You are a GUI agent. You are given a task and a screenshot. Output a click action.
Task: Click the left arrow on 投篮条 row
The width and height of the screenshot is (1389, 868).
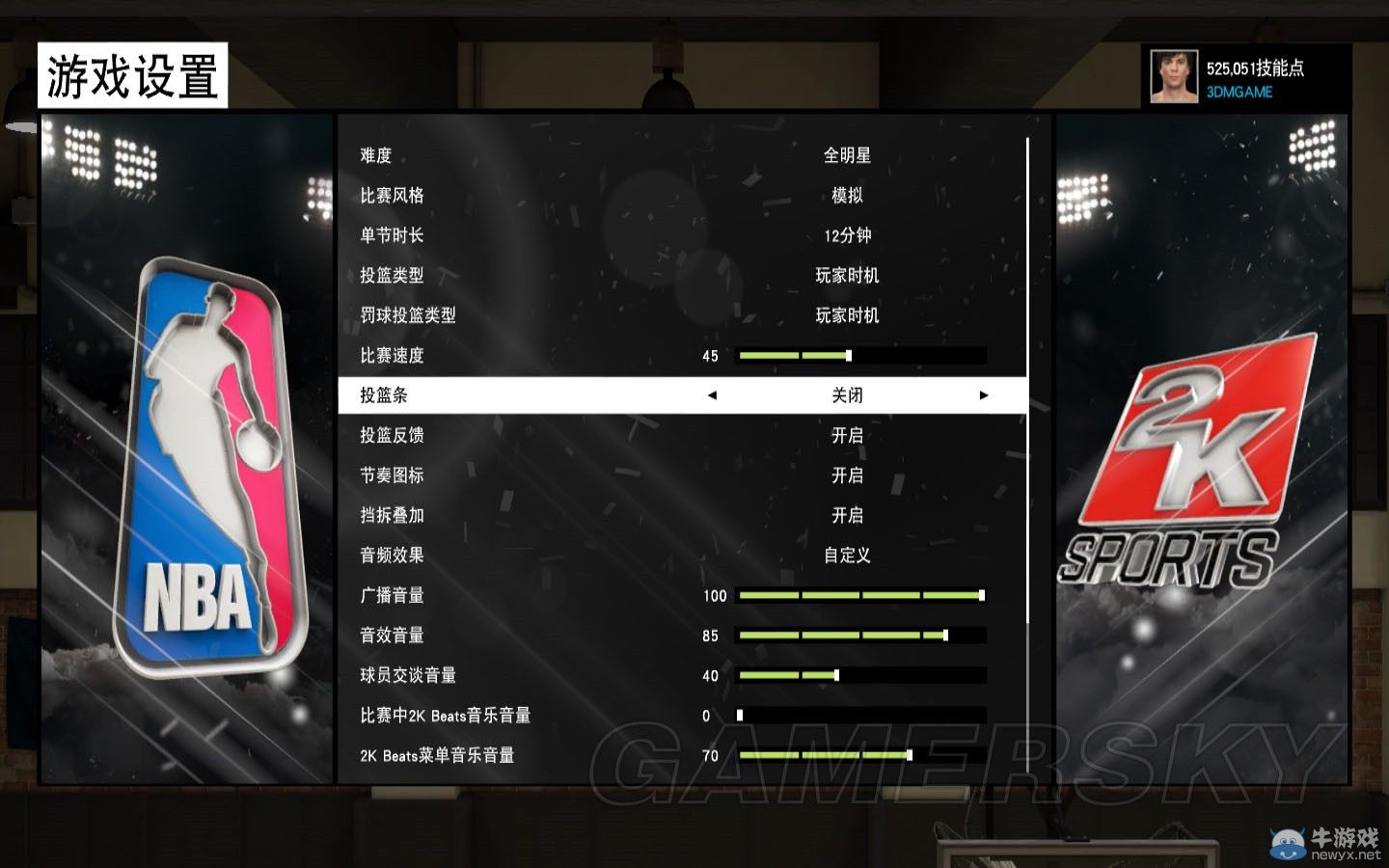(x=712, y=394)
